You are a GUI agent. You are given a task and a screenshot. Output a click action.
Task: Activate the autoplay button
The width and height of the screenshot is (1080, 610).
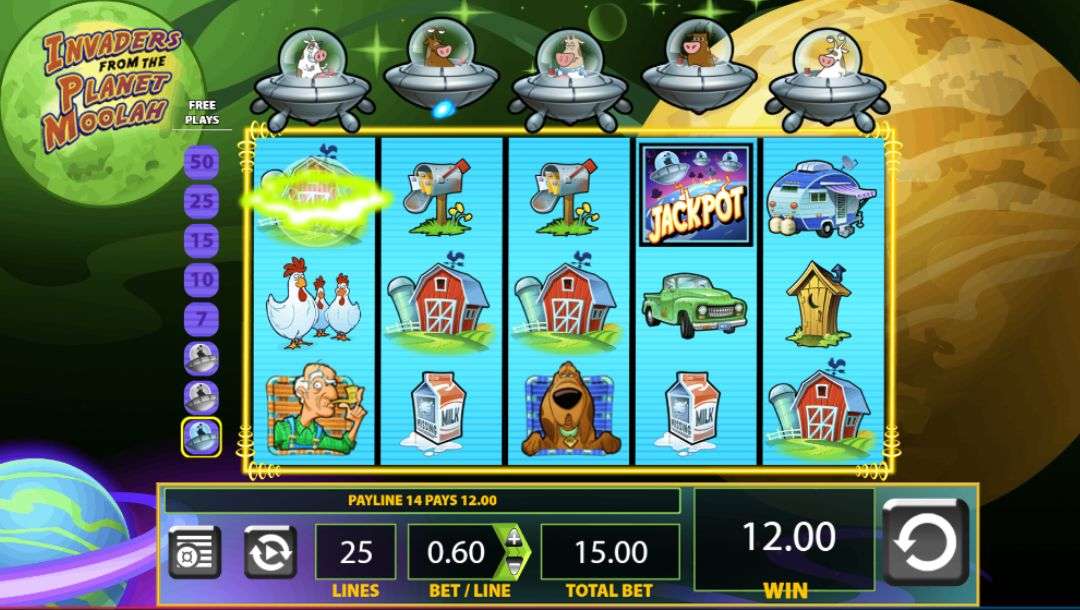tap(270, 552)
